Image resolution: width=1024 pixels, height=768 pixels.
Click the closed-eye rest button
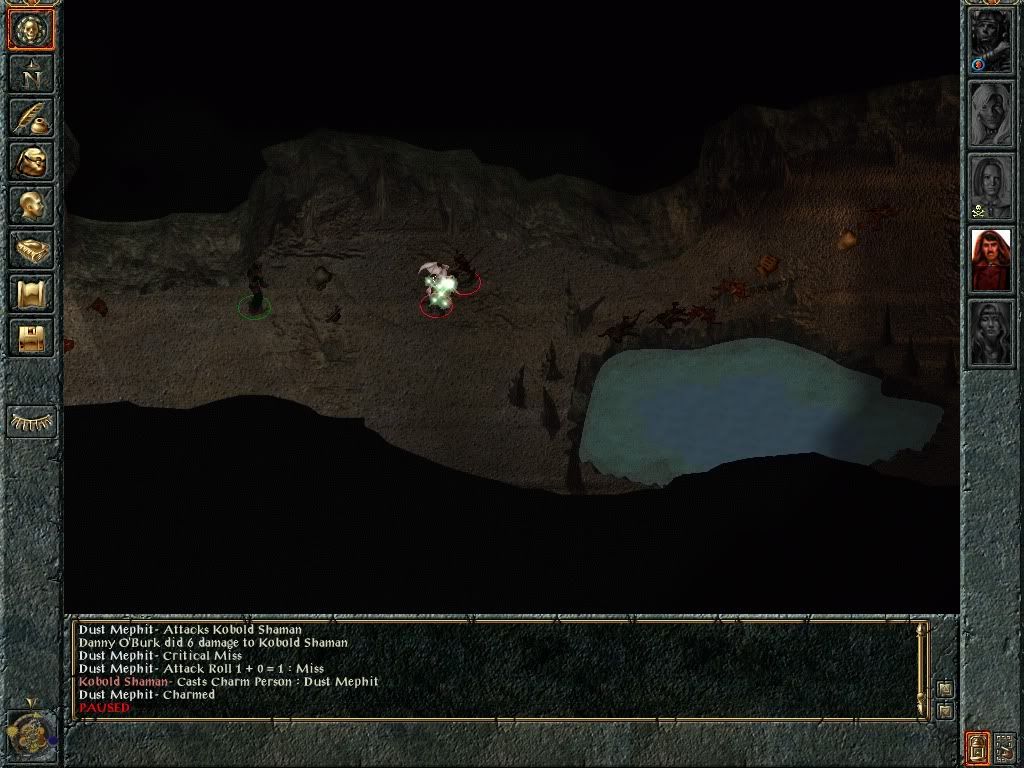[32, 421]
